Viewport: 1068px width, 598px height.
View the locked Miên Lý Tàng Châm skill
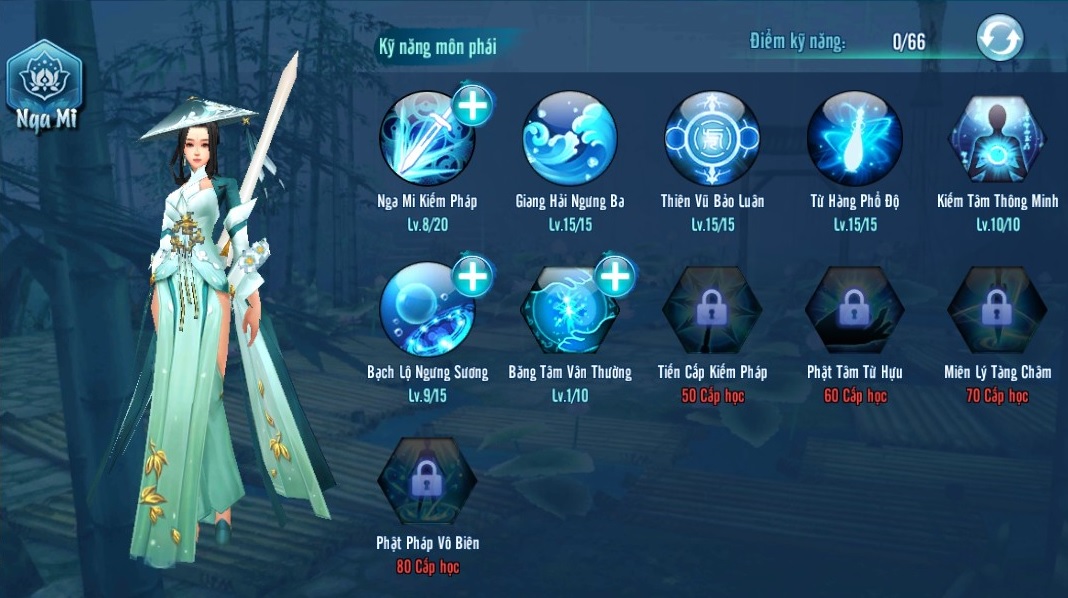997,310
